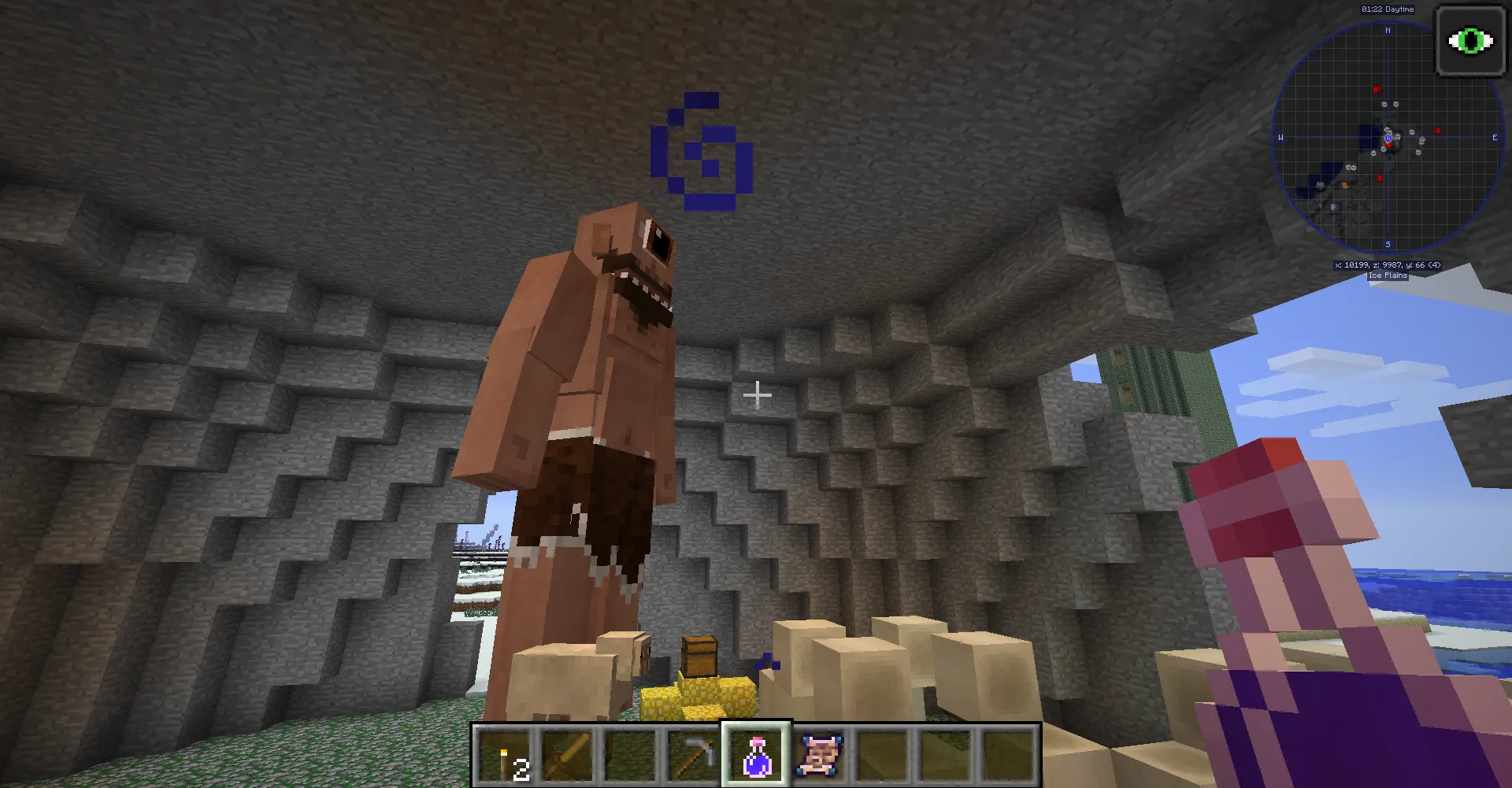Click the coordinates readout under the minimap
This screenshot has height=788, width=1512.
(1388, 265)
